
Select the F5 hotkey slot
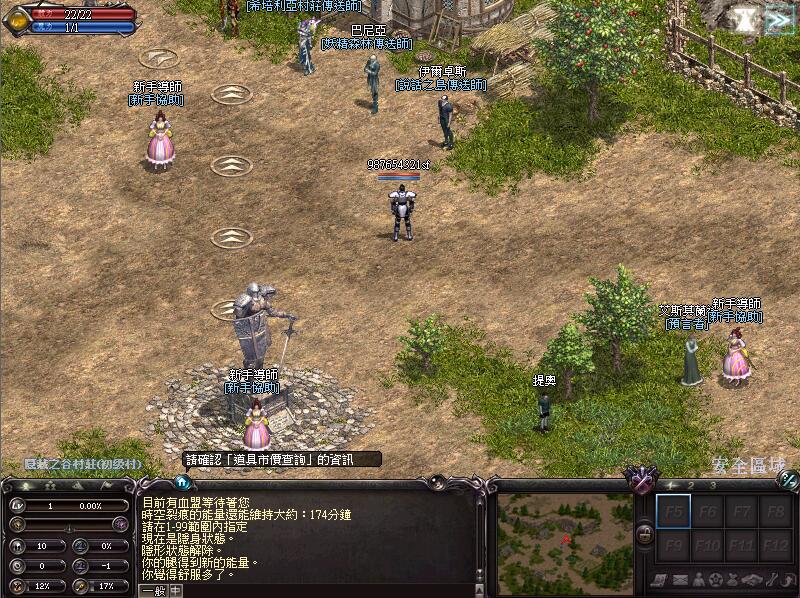672,513
